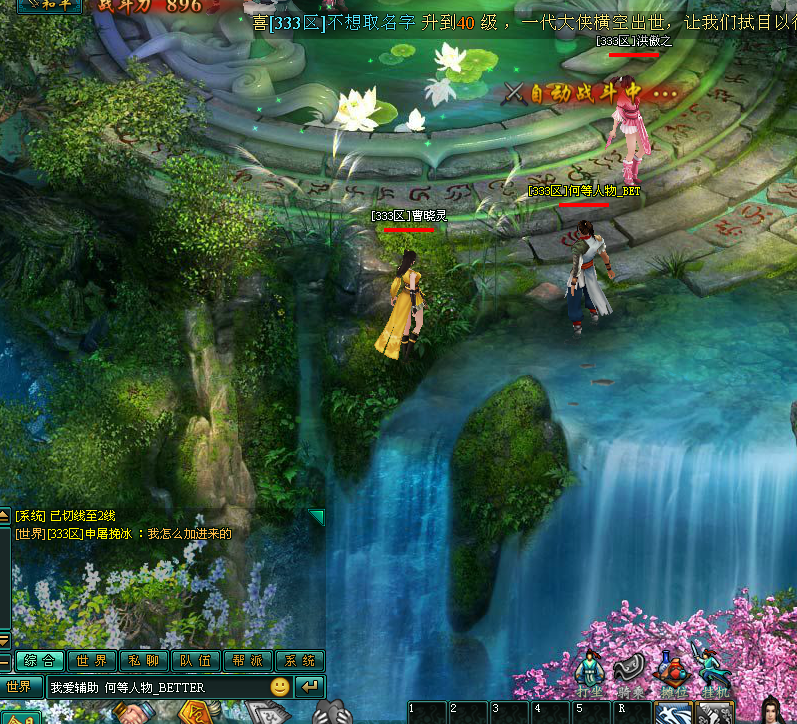
Task: Click the green chat resize triangle
Action: [316, 517]
